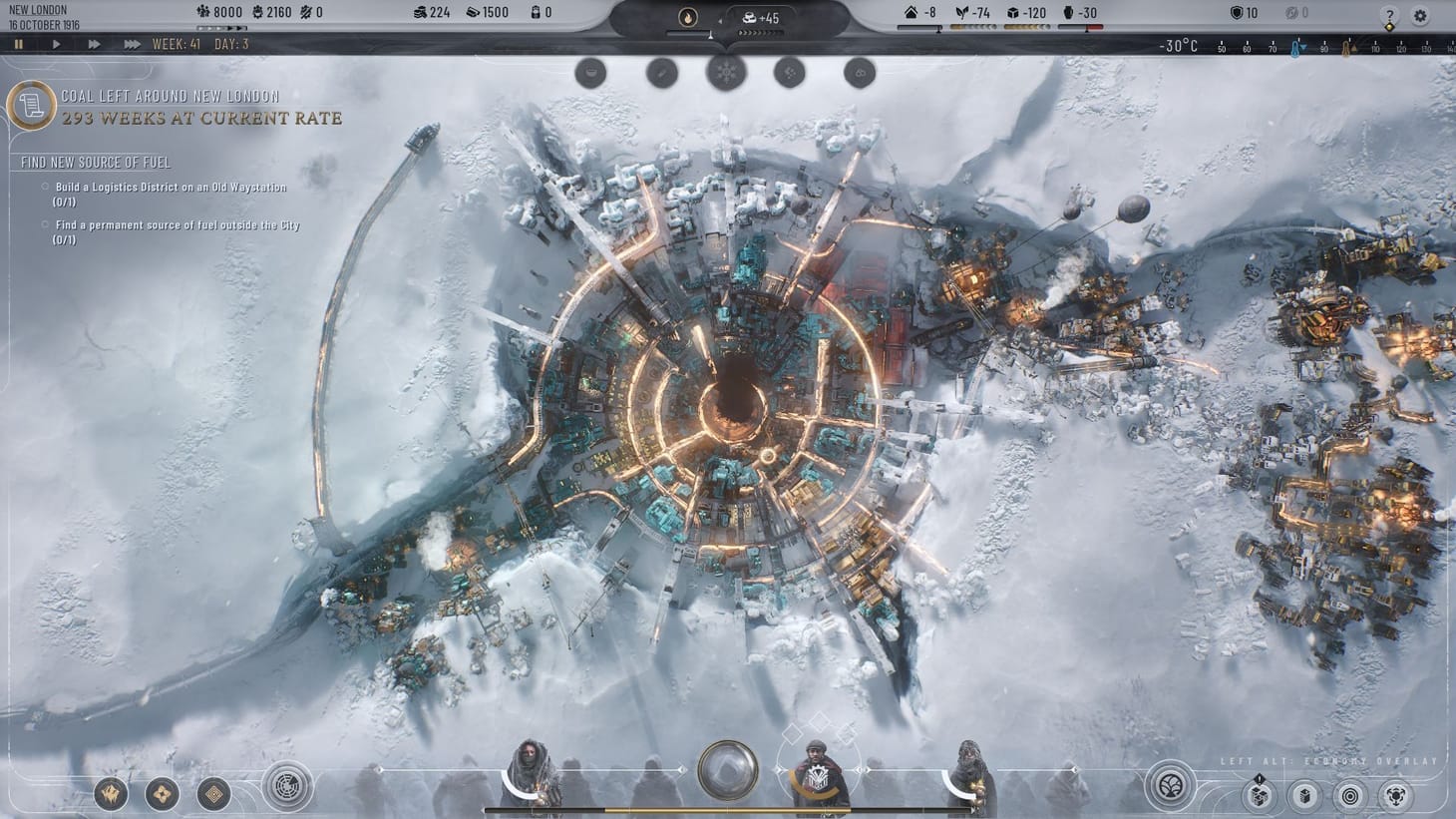1456x819 pixels.
Task: Check the Build a Logistics District objective
Action: (x=44, y=187)
